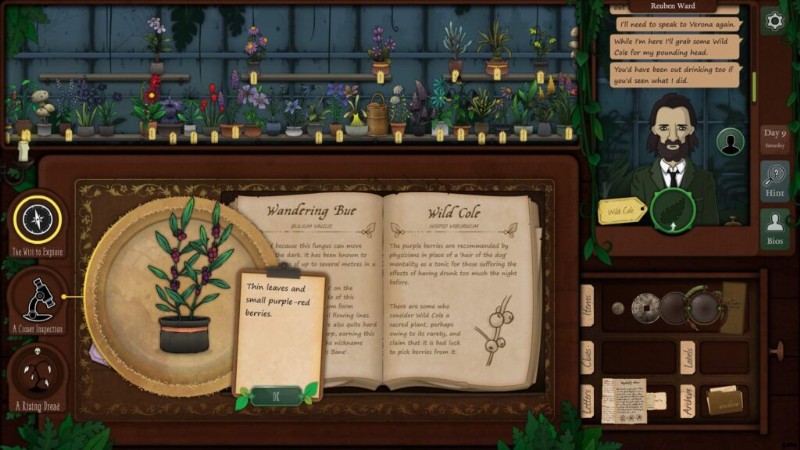This screenshot has width=800, height=450.
Task: View the customer silhouette profile icon
Action: (731, 143)
